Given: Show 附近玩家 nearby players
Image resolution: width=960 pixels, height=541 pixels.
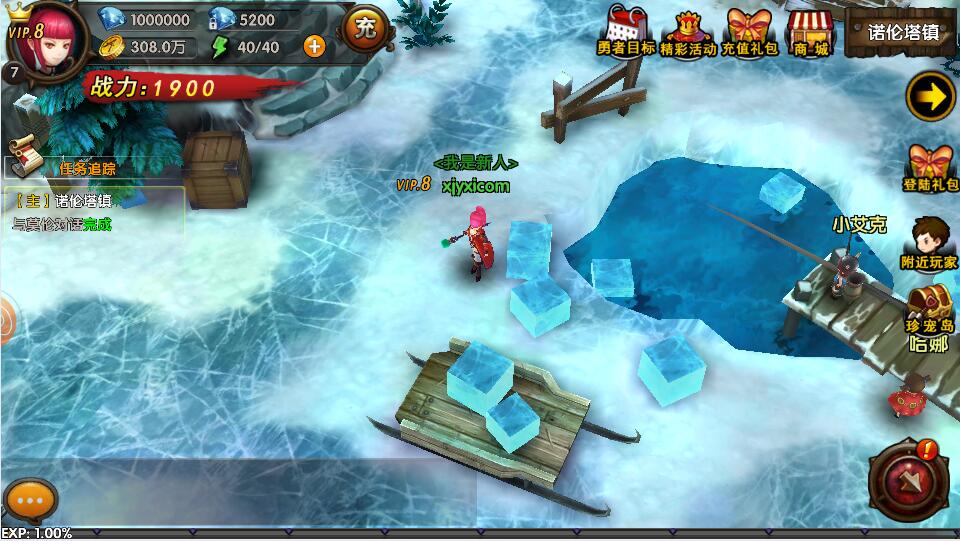Looking at the screenshot, I should point(931,244).
